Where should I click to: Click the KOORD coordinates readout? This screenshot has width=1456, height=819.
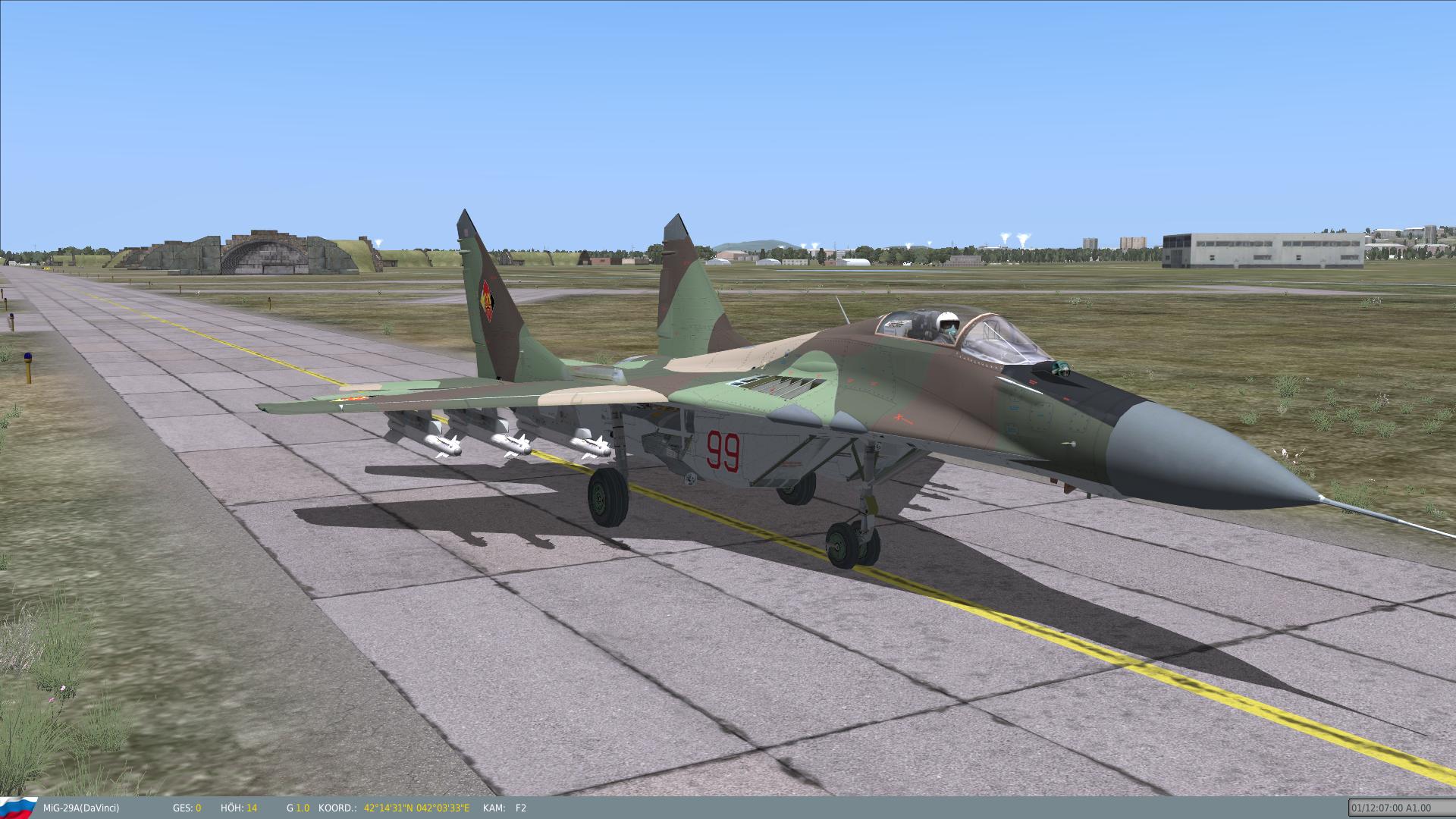coord(416,808)
